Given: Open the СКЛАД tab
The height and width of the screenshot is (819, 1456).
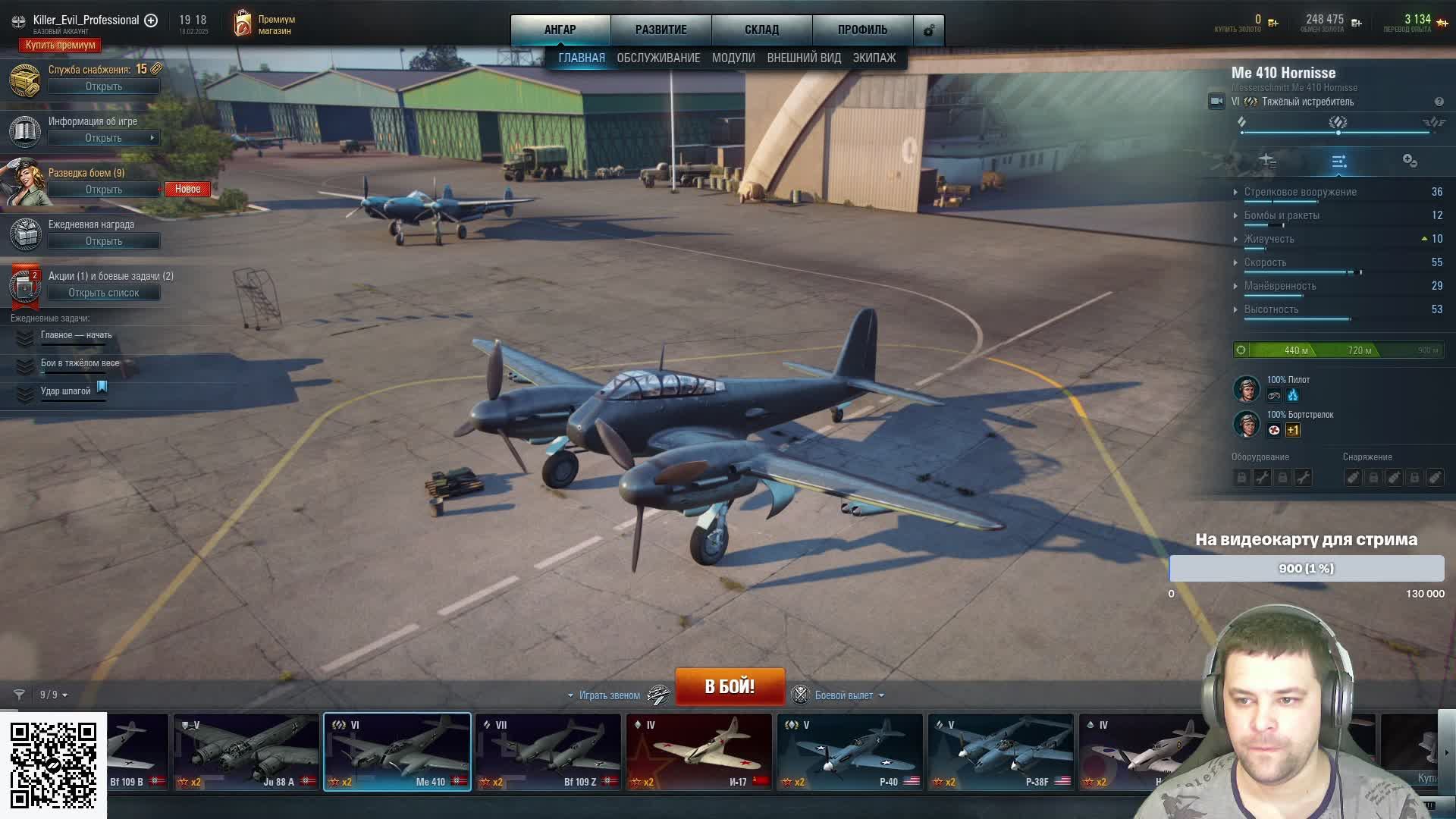Looking at the screenshot, I should point(761,30).
